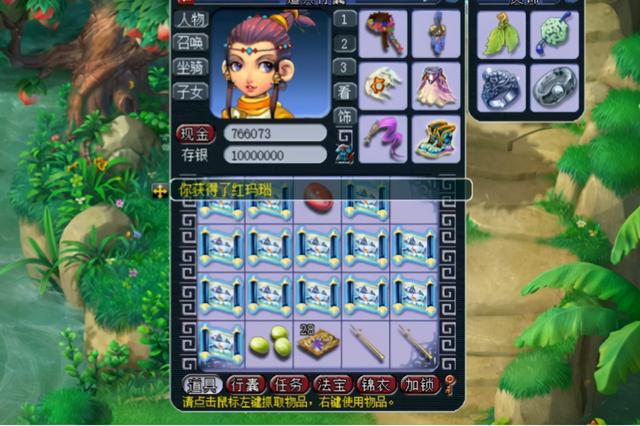This screenshot has height=426, width=640.
Task: Select the equipped purple whip weapon
Action: 383,138
